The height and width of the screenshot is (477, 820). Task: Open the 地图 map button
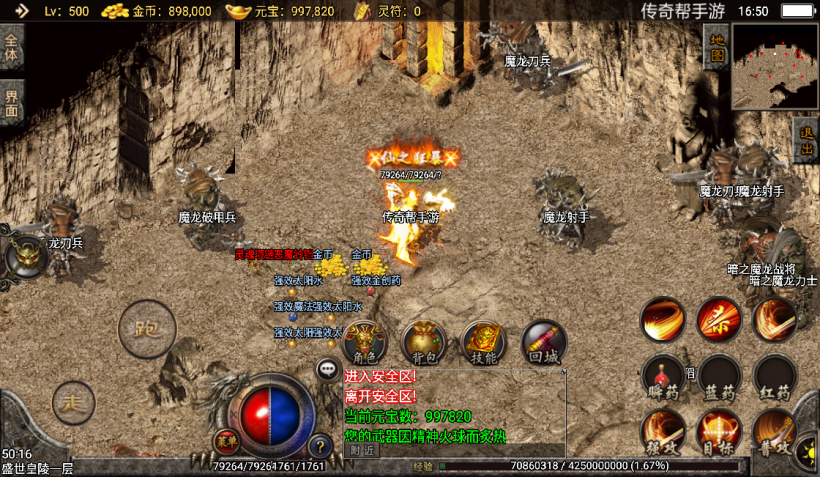(715, 47)
